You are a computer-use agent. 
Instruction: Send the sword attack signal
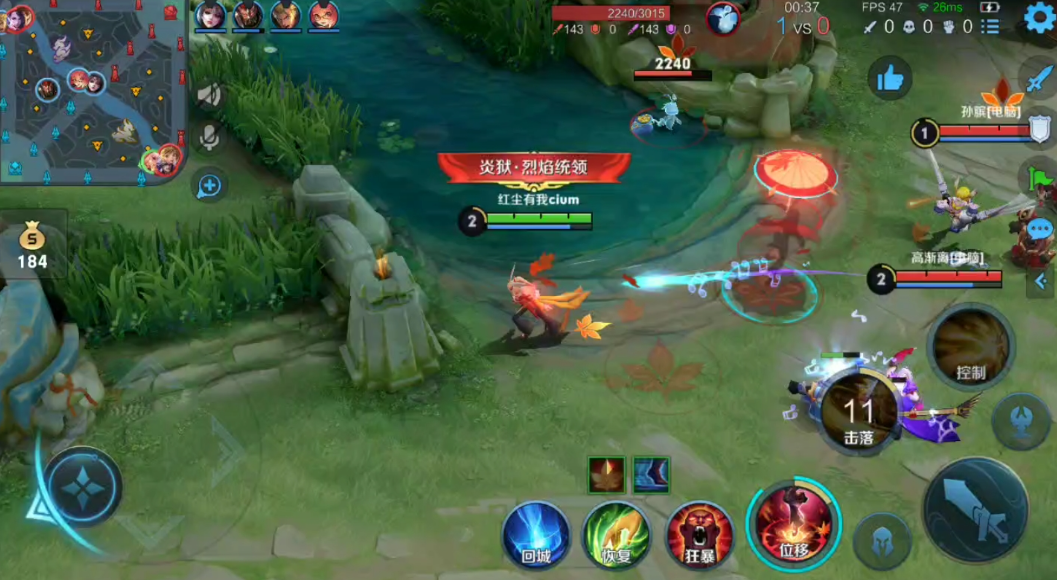click(1040, 78)
